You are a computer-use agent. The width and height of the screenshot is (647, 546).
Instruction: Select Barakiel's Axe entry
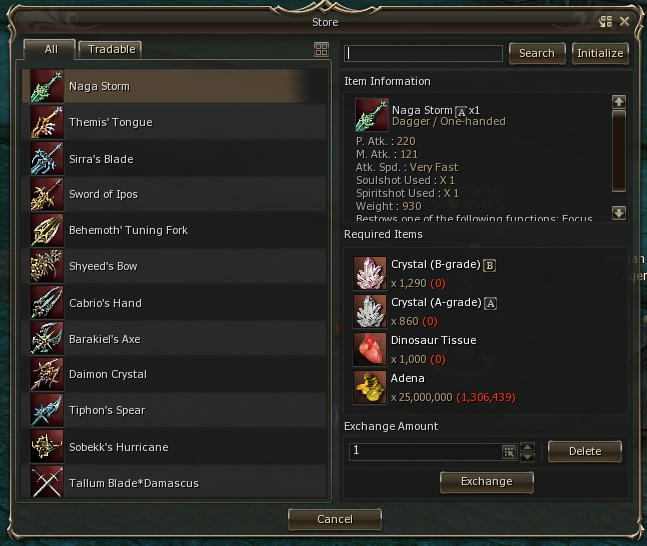point(176,339)
